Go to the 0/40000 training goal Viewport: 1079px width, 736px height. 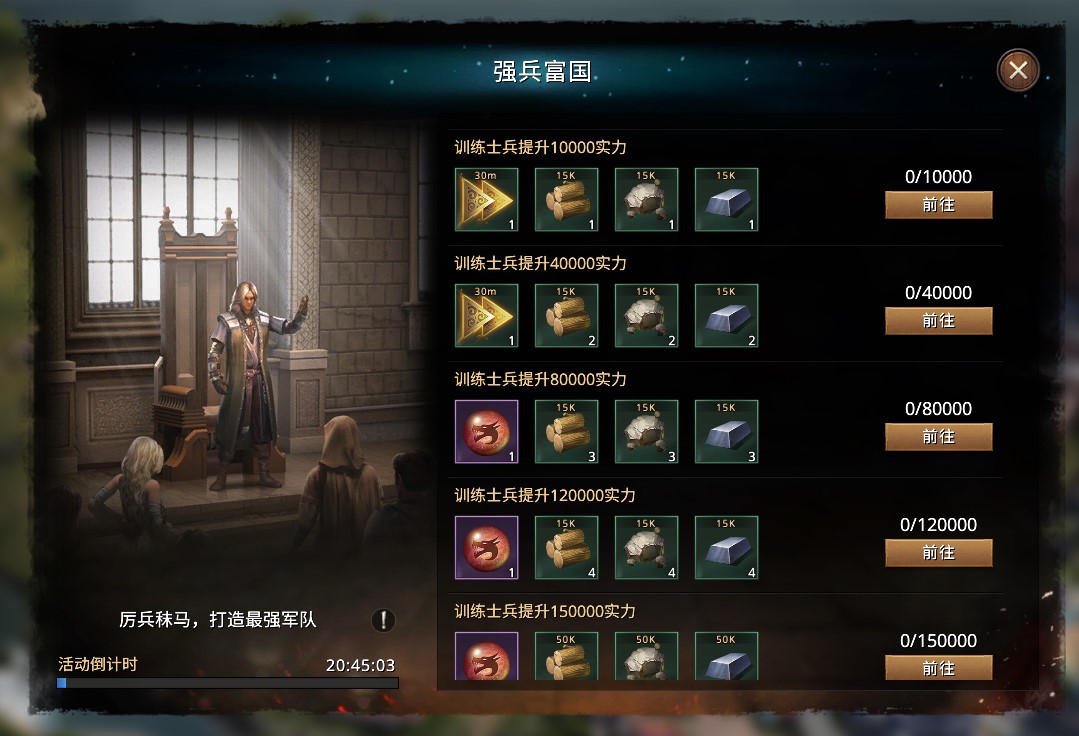(x=938, y=321)
